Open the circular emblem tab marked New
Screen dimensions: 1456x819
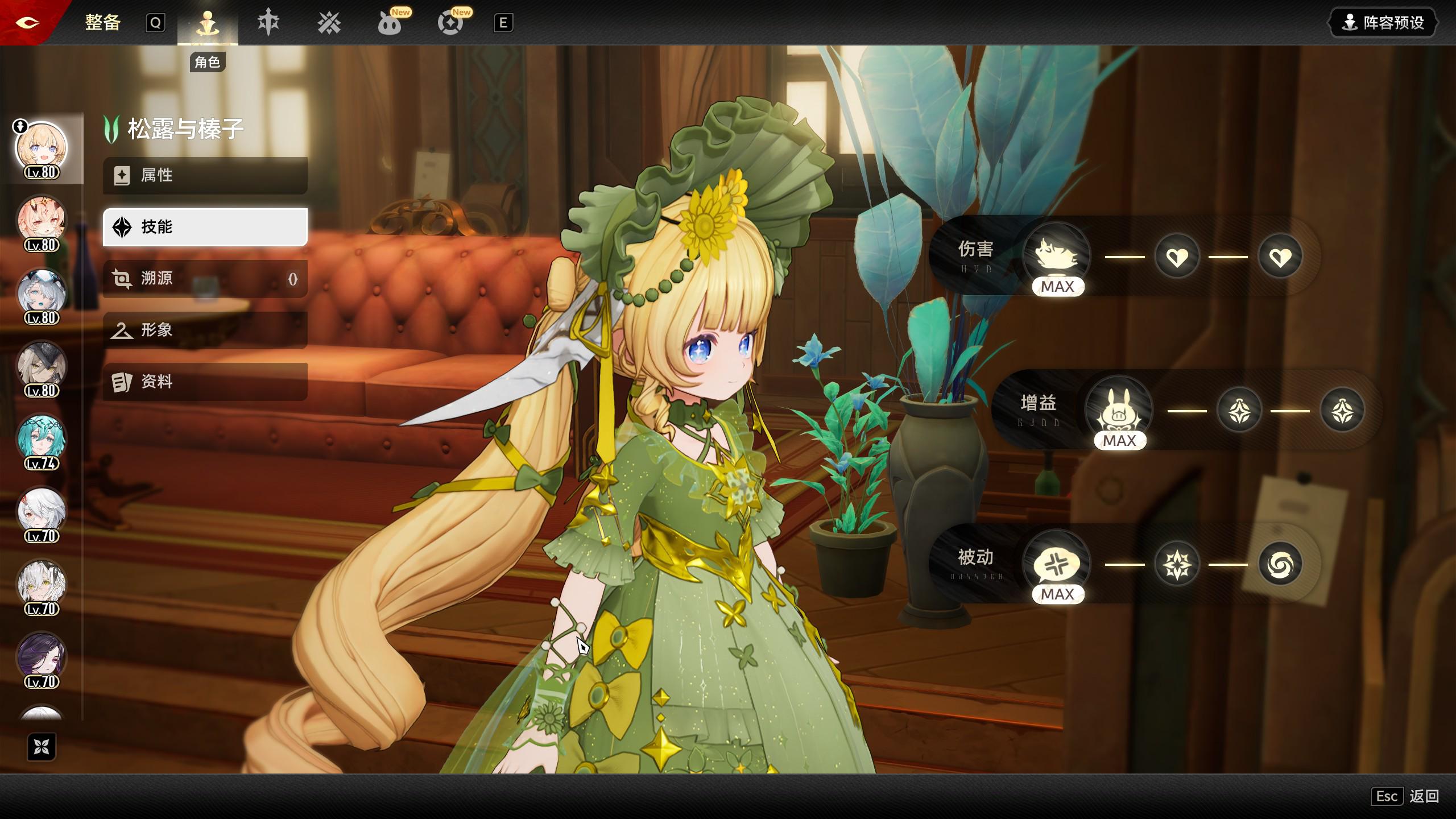[450, 23]
